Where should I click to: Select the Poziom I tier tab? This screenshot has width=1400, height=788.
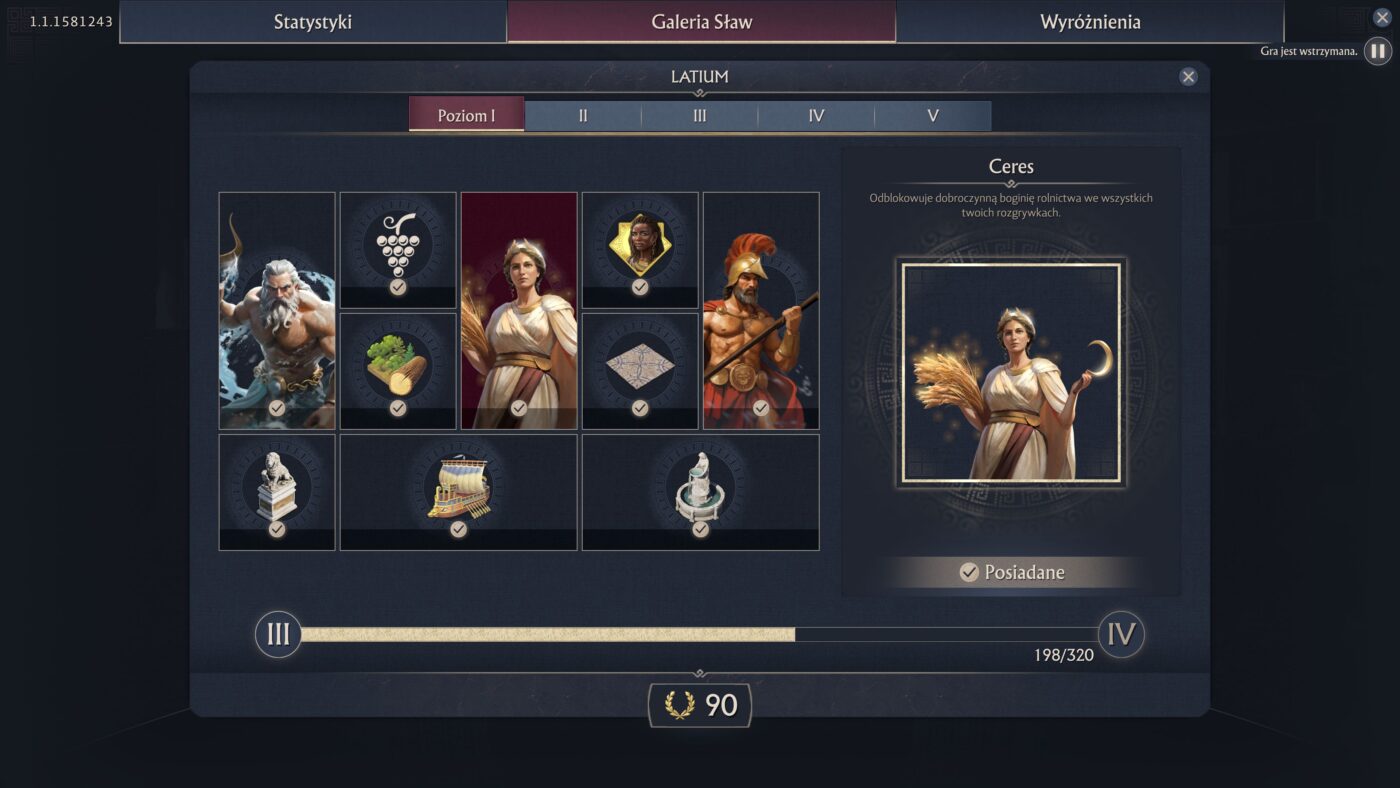tap(466, 115)
